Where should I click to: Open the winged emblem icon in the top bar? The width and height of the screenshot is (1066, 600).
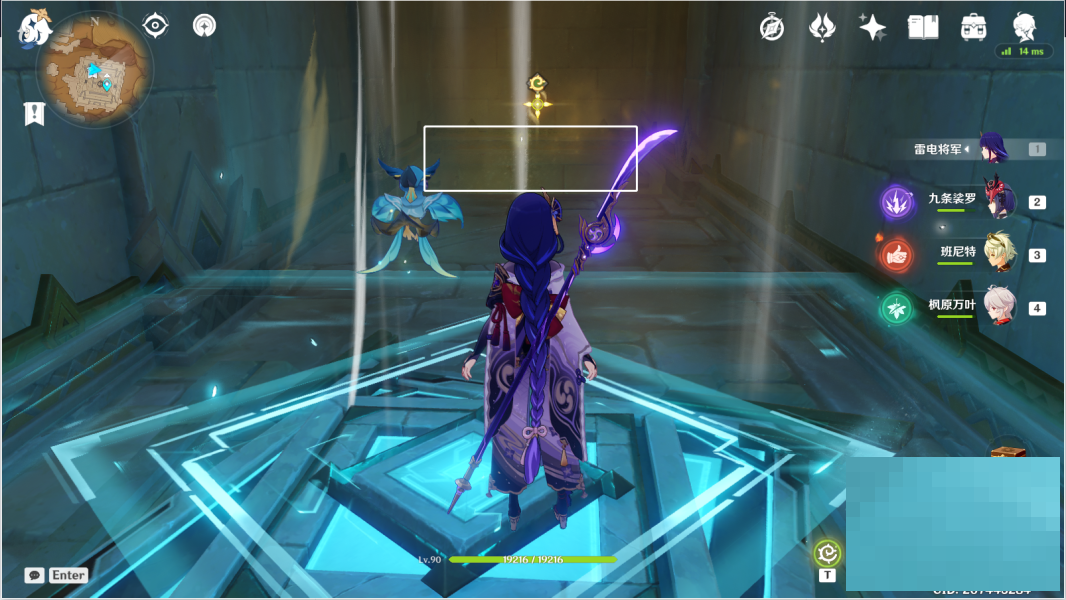click(x=822, y=27)
